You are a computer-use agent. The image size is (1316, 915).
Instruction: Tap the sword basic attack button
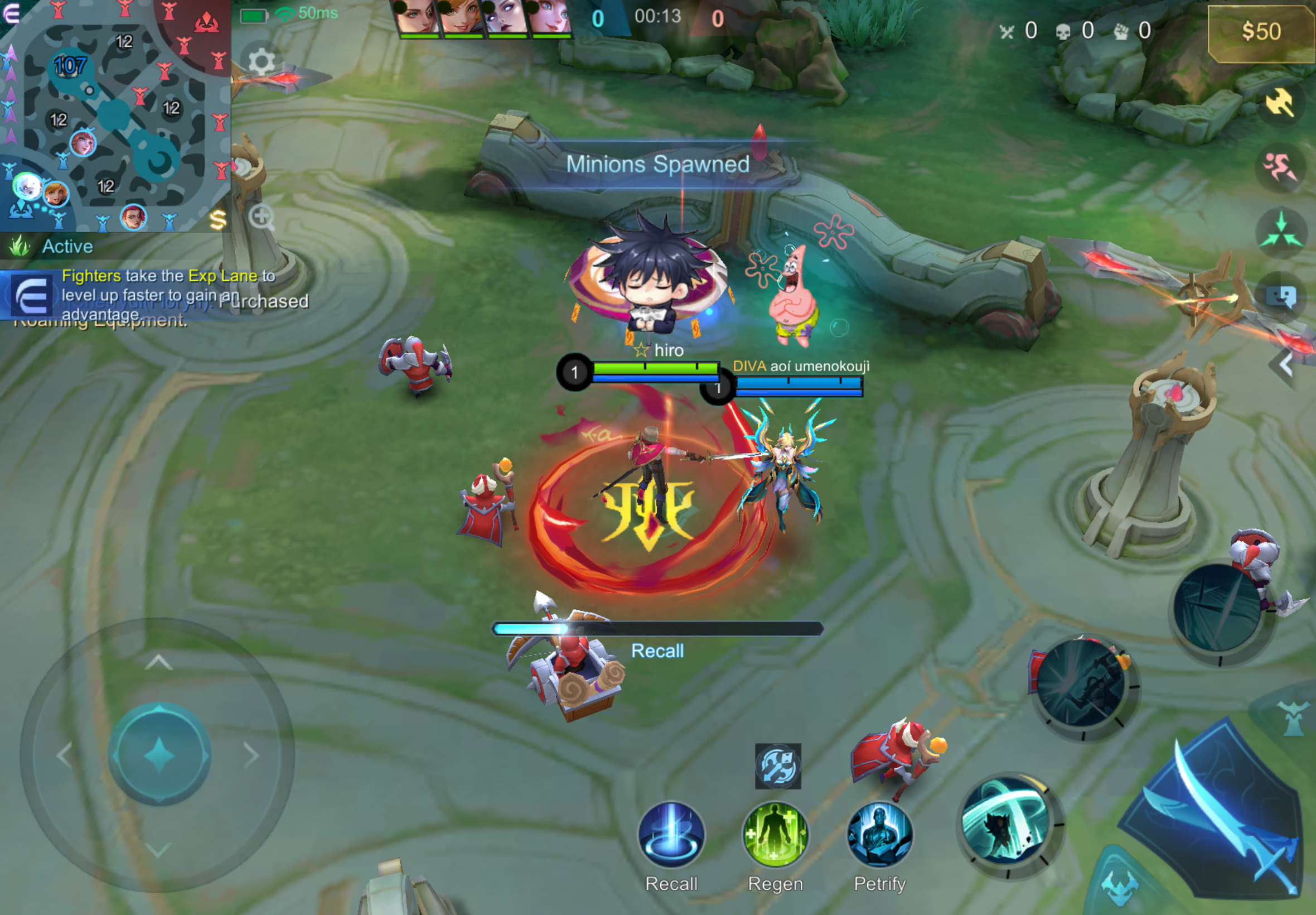point(1220,814)
